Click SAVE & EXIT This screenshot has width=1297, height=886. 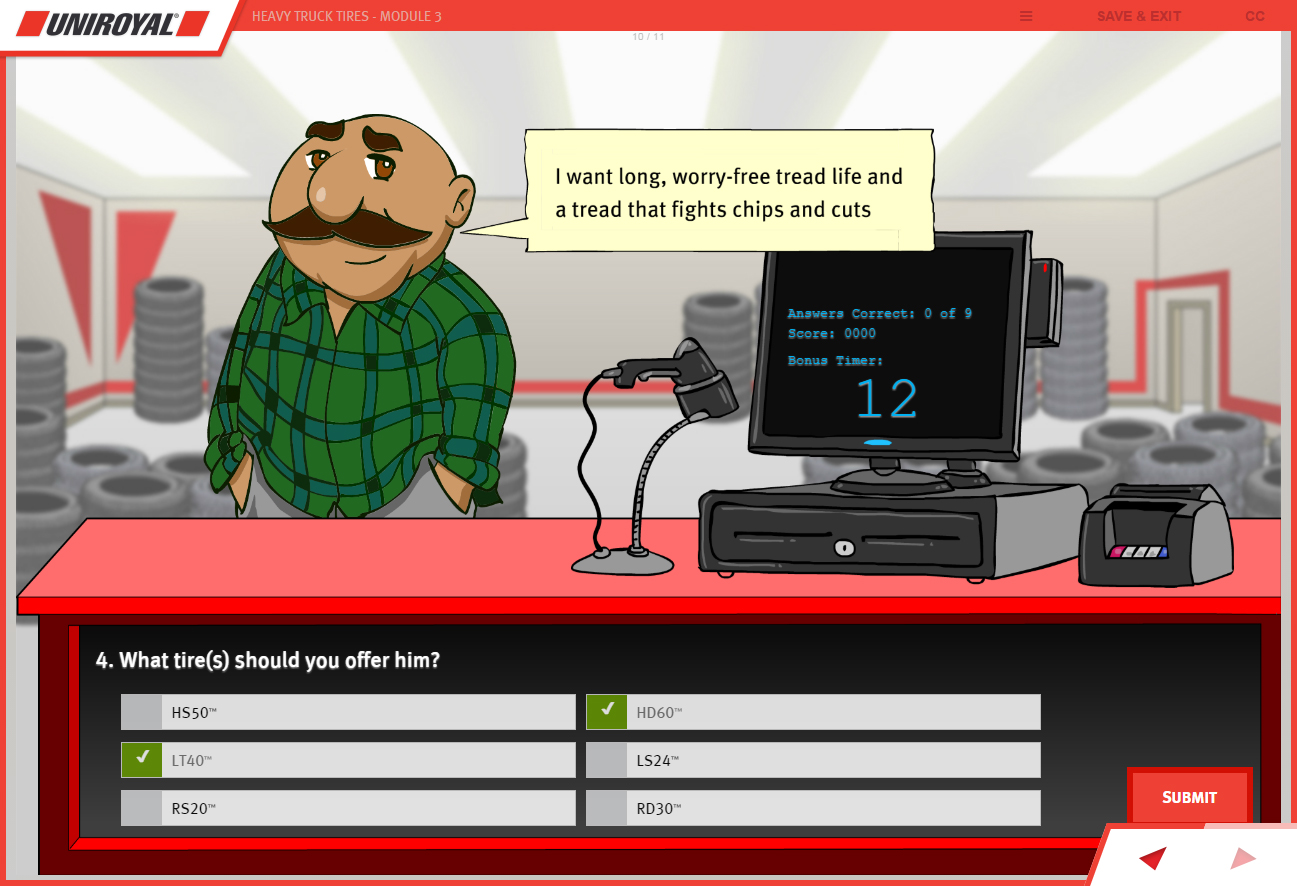click(1138, 16)
